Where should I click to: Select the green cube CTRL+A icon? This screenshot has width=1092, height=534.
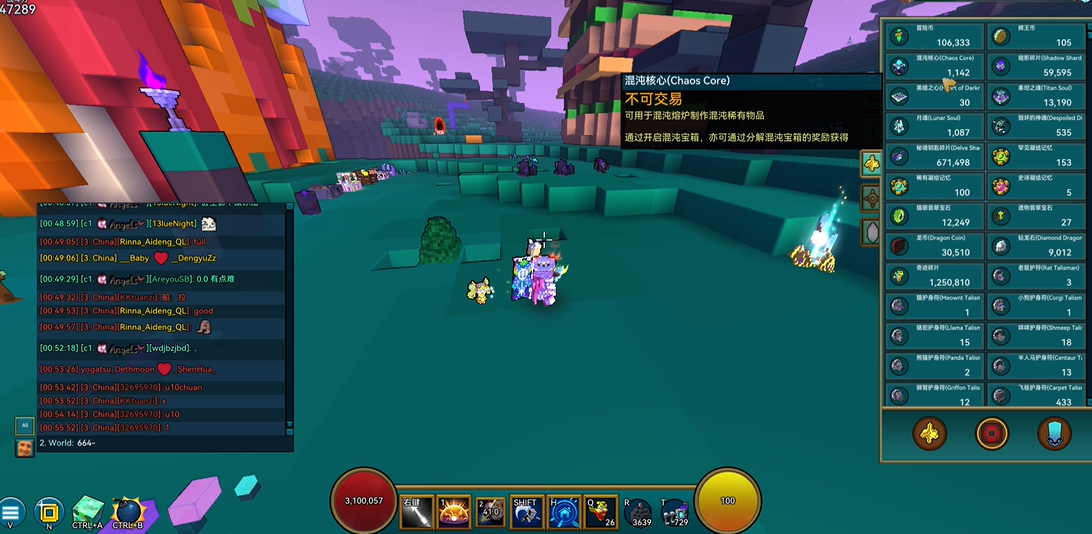87,511
